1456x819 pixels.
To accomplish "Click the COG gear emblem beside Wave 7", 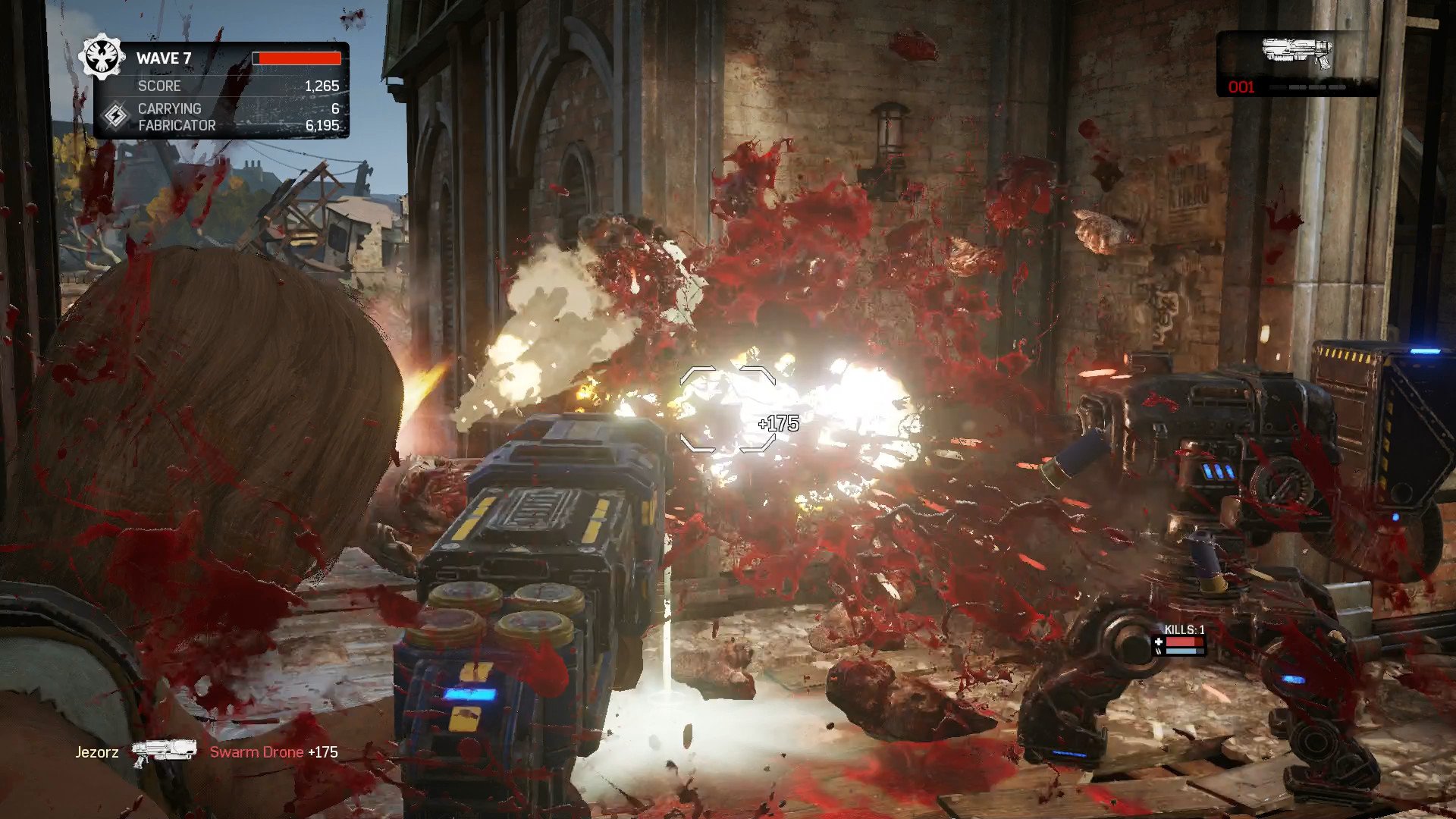I will [x=102, y=57].
